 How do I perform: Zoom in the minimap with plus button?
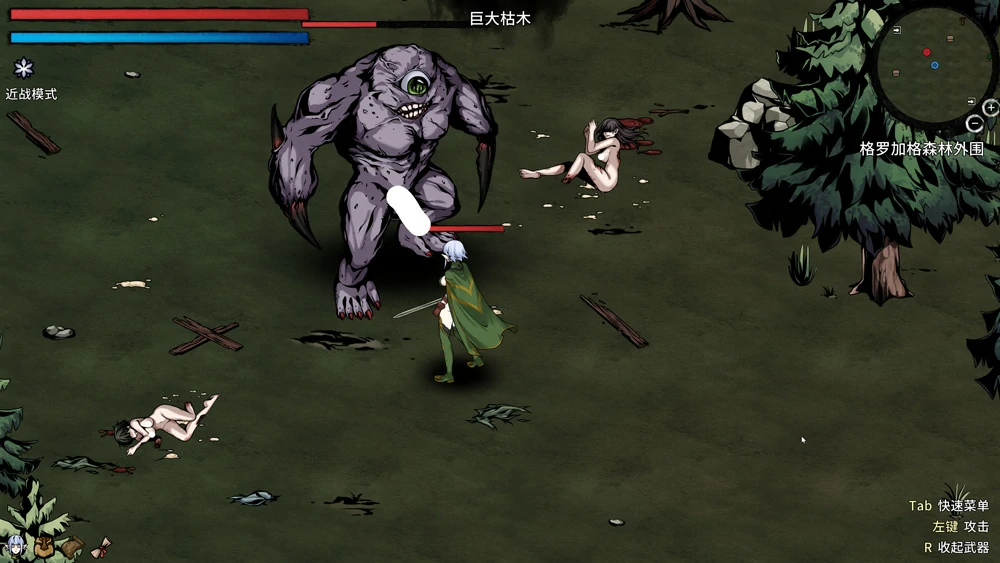click(991, 108)
